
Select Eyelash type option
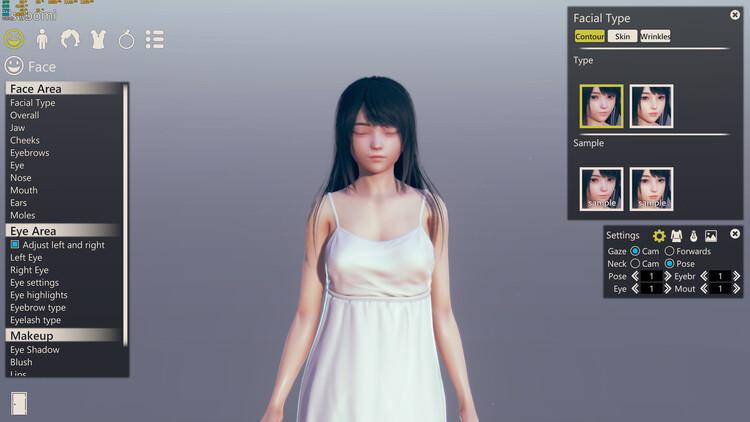[35, 320]
